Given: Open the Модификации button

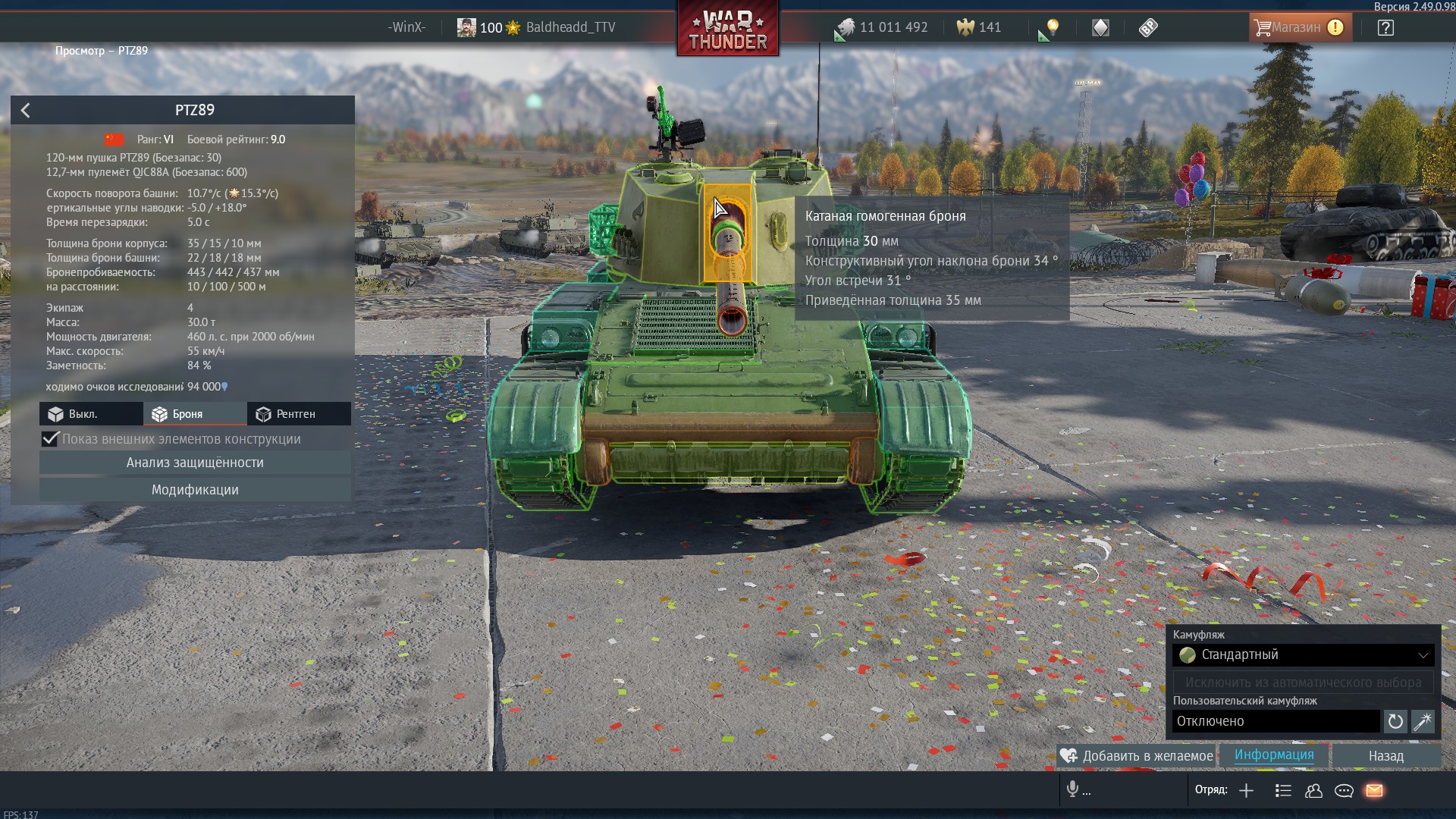Looking at the screenshot, I should pyautogui.click(x=195, y=490).
